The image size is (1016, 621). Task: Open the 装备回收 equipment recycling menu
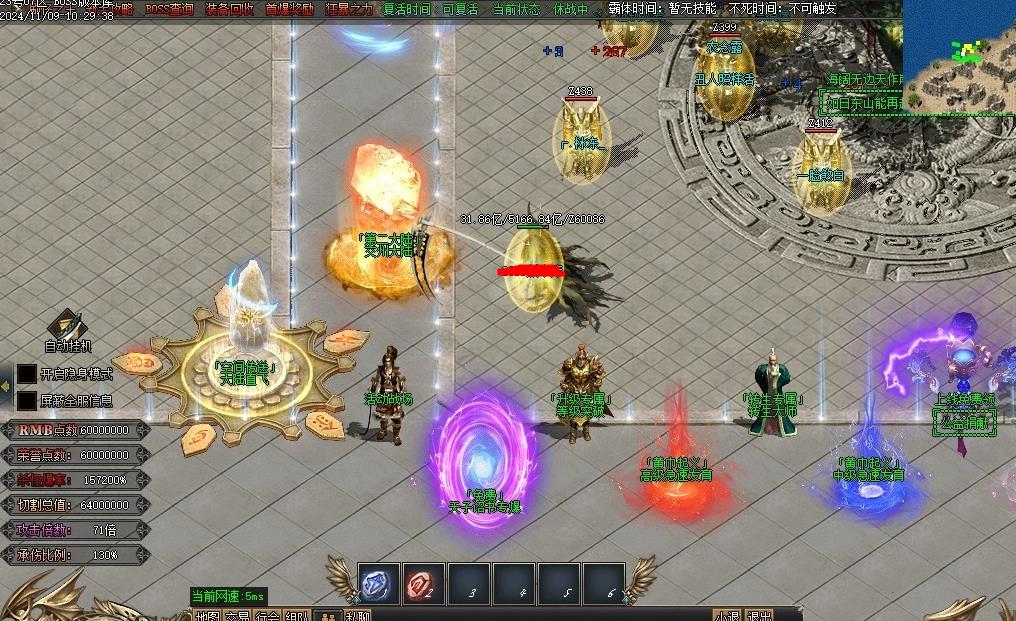pos(229,9)
